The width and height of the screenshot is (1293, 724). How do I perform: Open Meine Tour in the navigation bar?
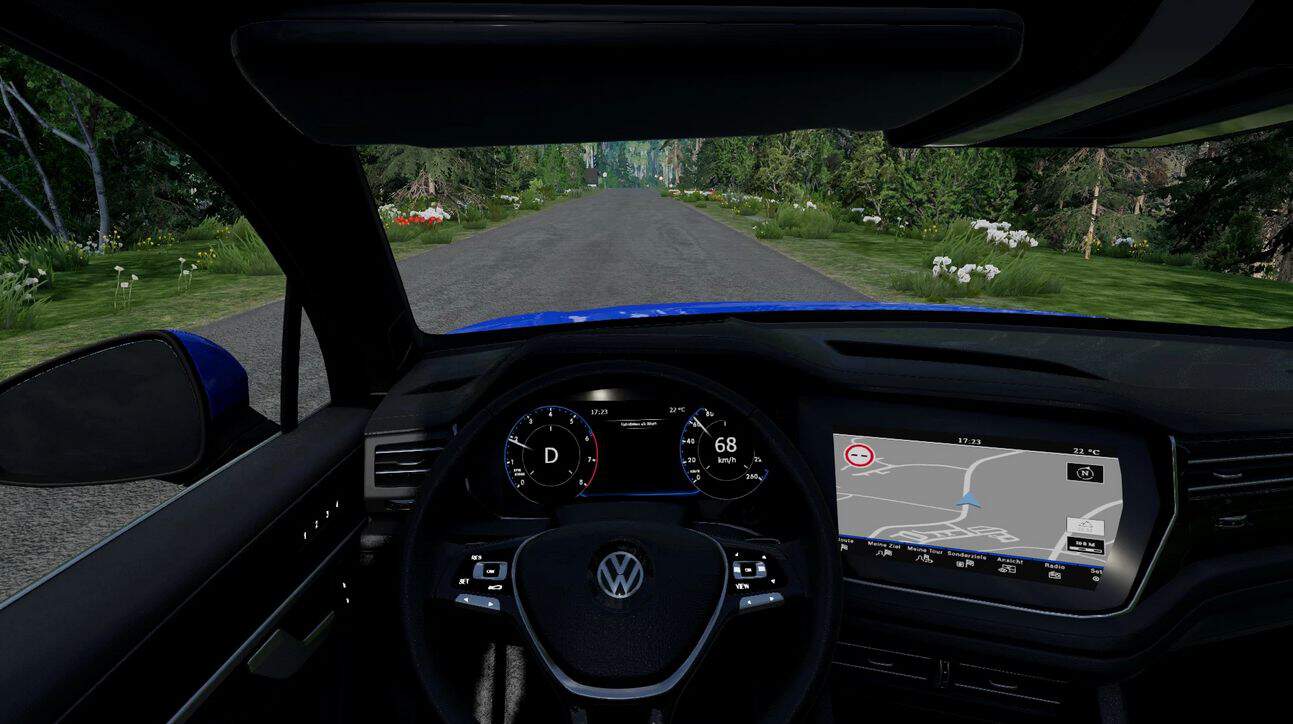(925, 555)
